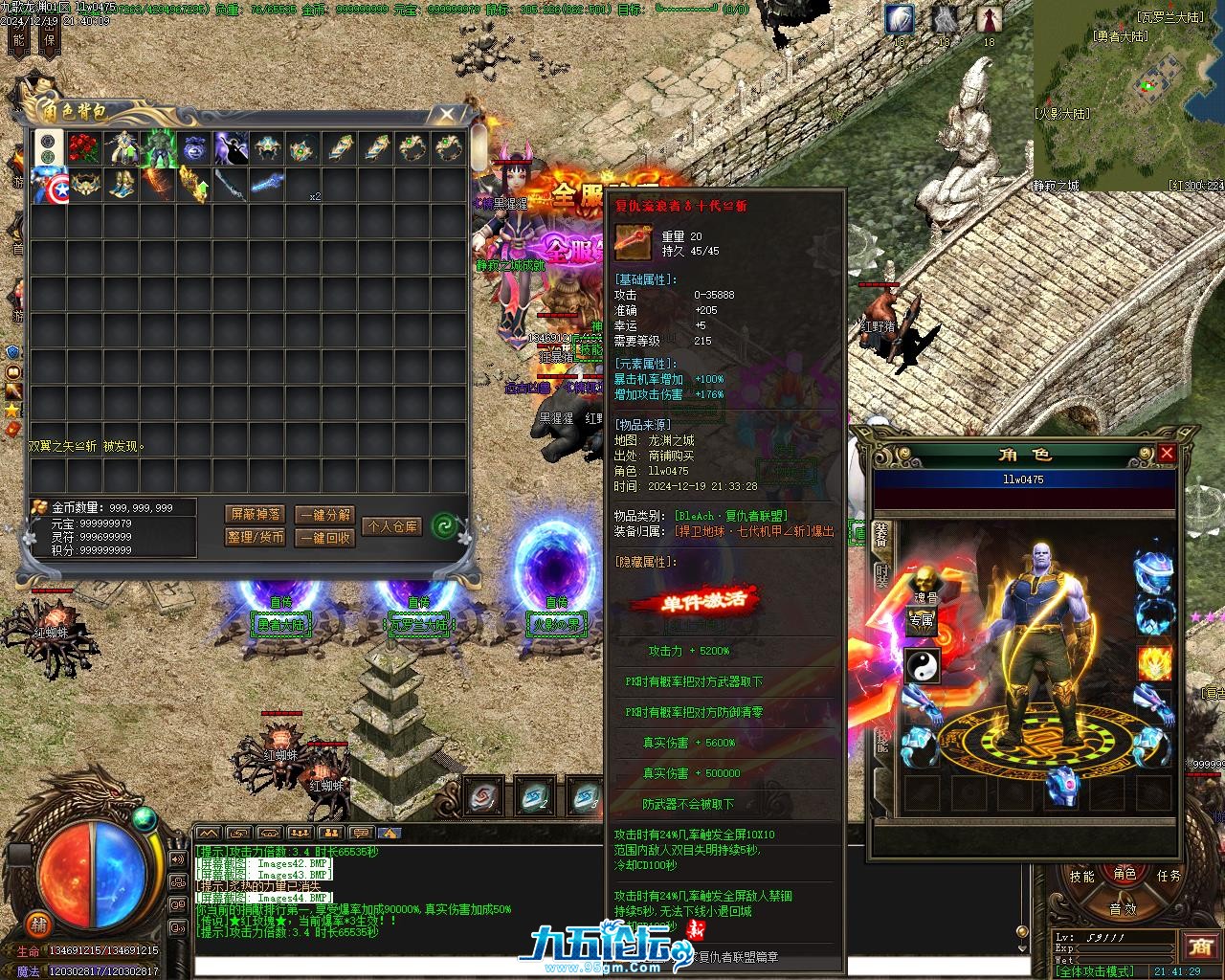Image resolution: width=1225 pixels, height=980 pixels.
Task: Select the red roses item in the bag
Action: pyautogui.click(x=84, y=149)
